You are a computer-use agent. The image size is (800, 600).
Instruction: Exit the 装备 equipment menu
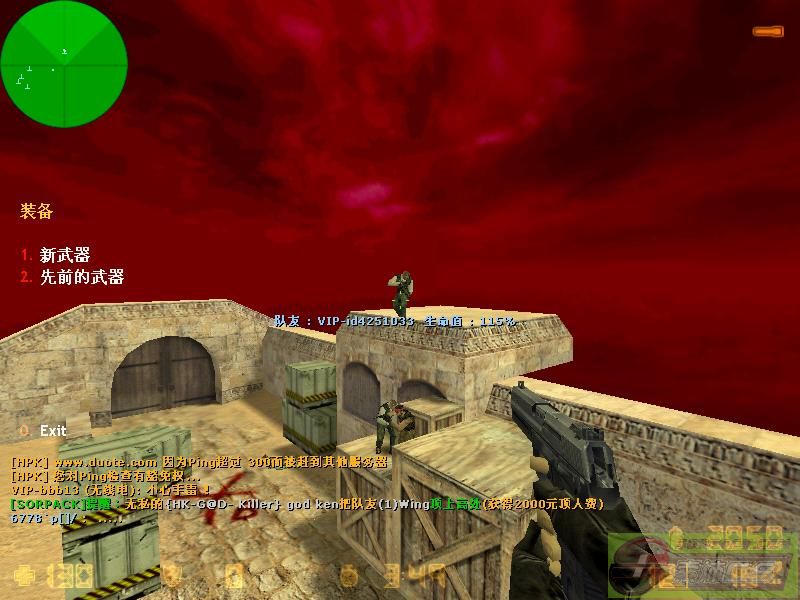[x=52, y=430]
